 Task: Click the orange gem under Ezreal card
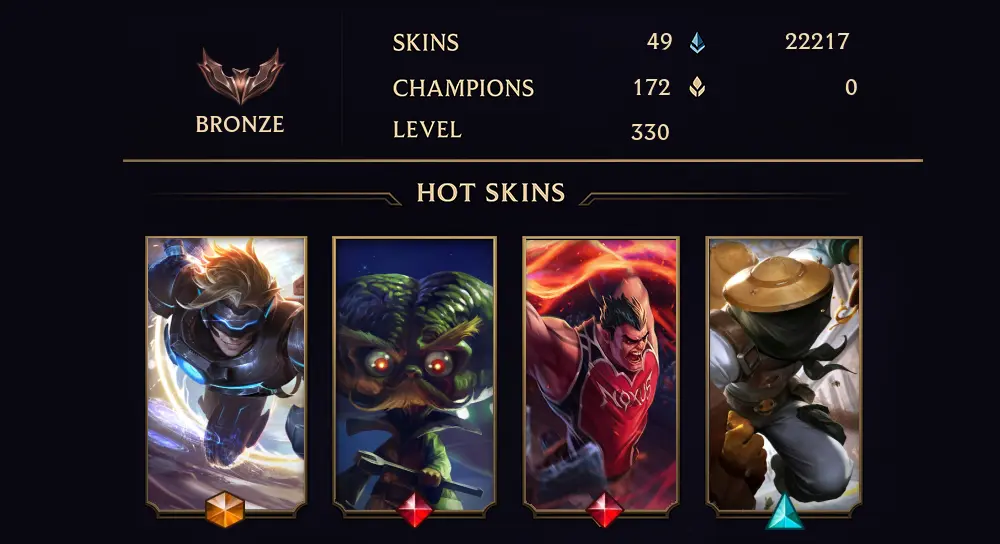pos(225,511)
